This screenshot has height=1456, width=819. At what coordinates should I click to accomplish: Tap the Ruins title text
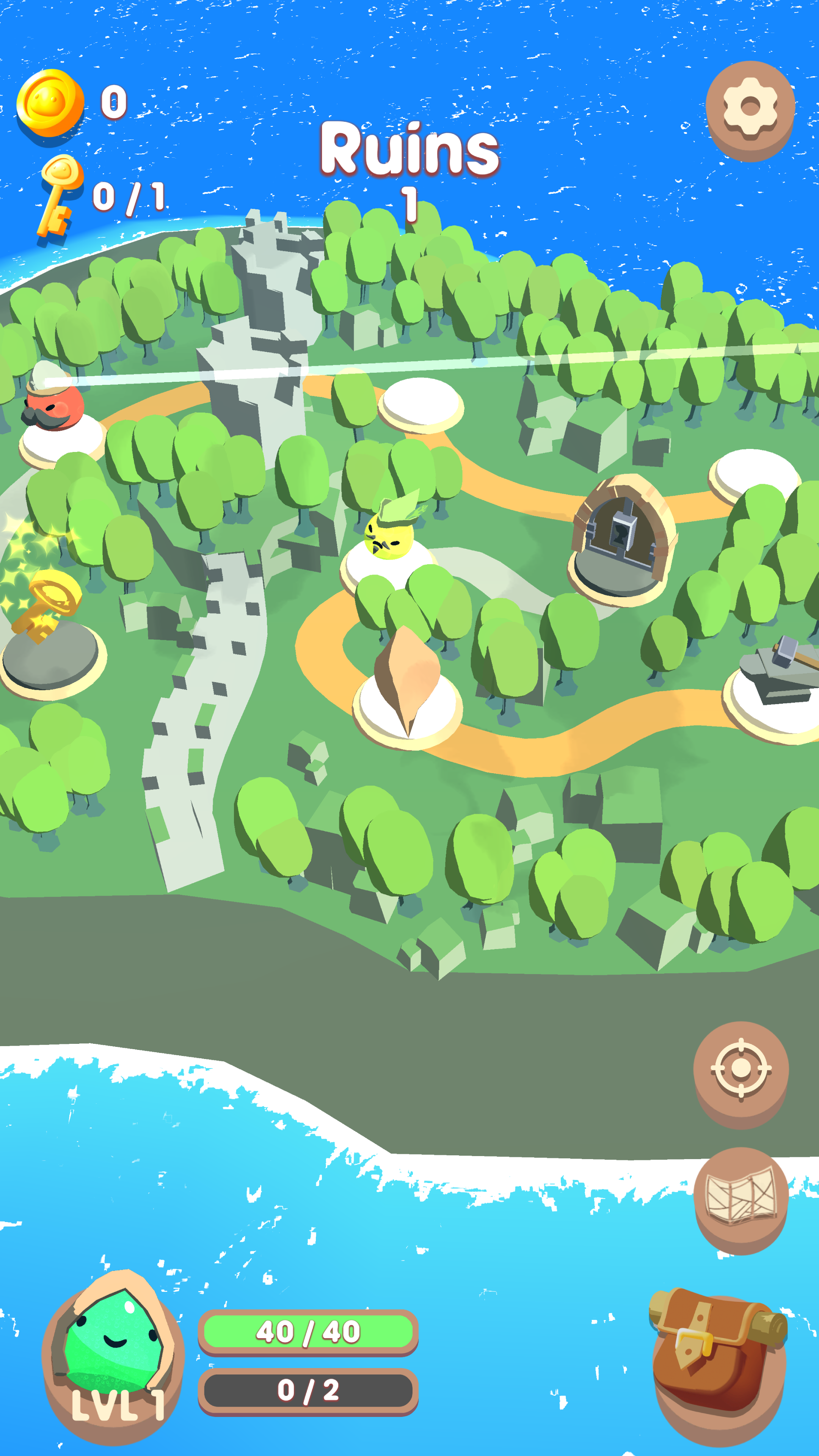(410, 148)
